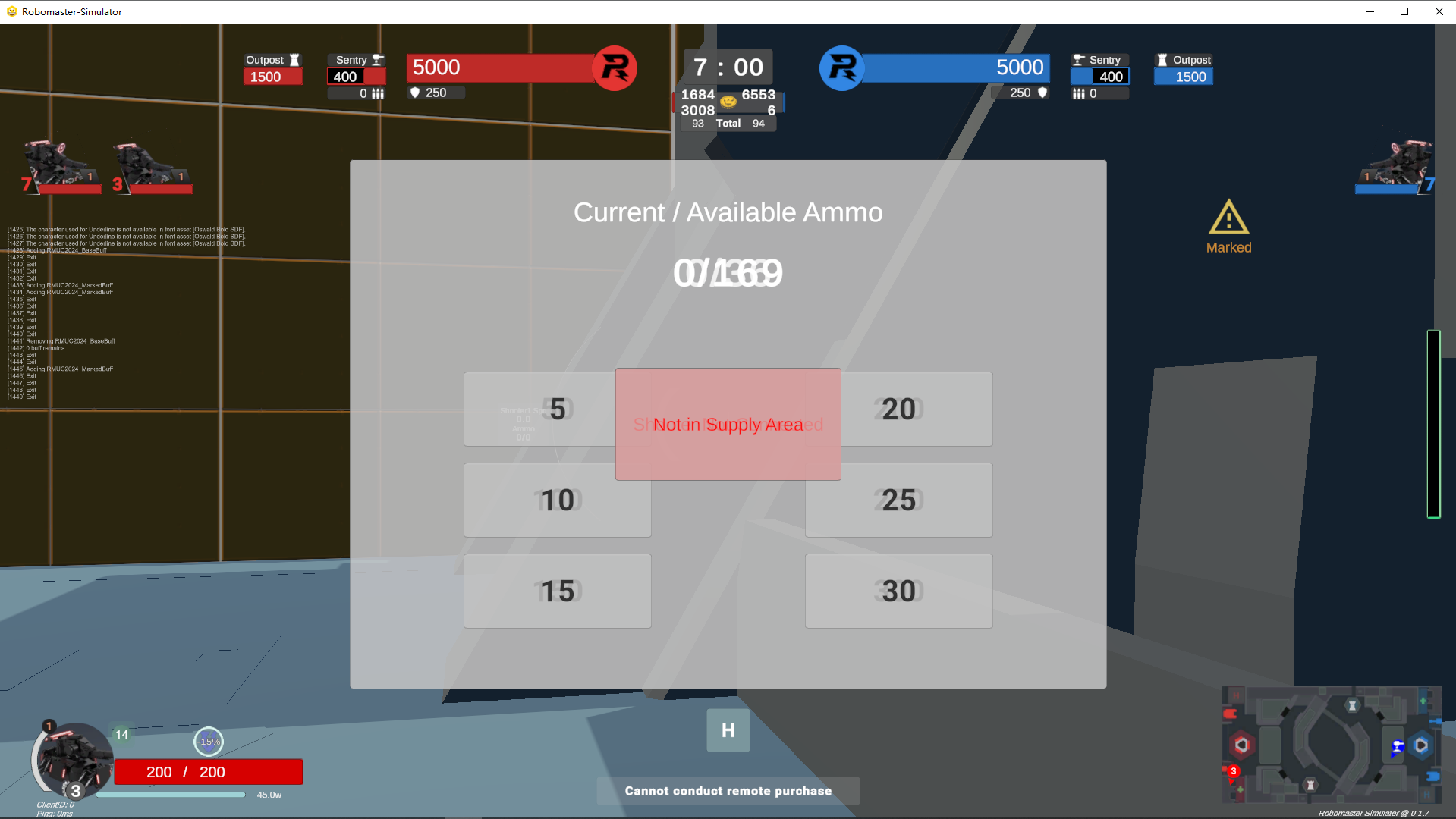Select the 15 ammo purchase option
The height and width of the screenshot is (819, 1456).
[557, 591]
